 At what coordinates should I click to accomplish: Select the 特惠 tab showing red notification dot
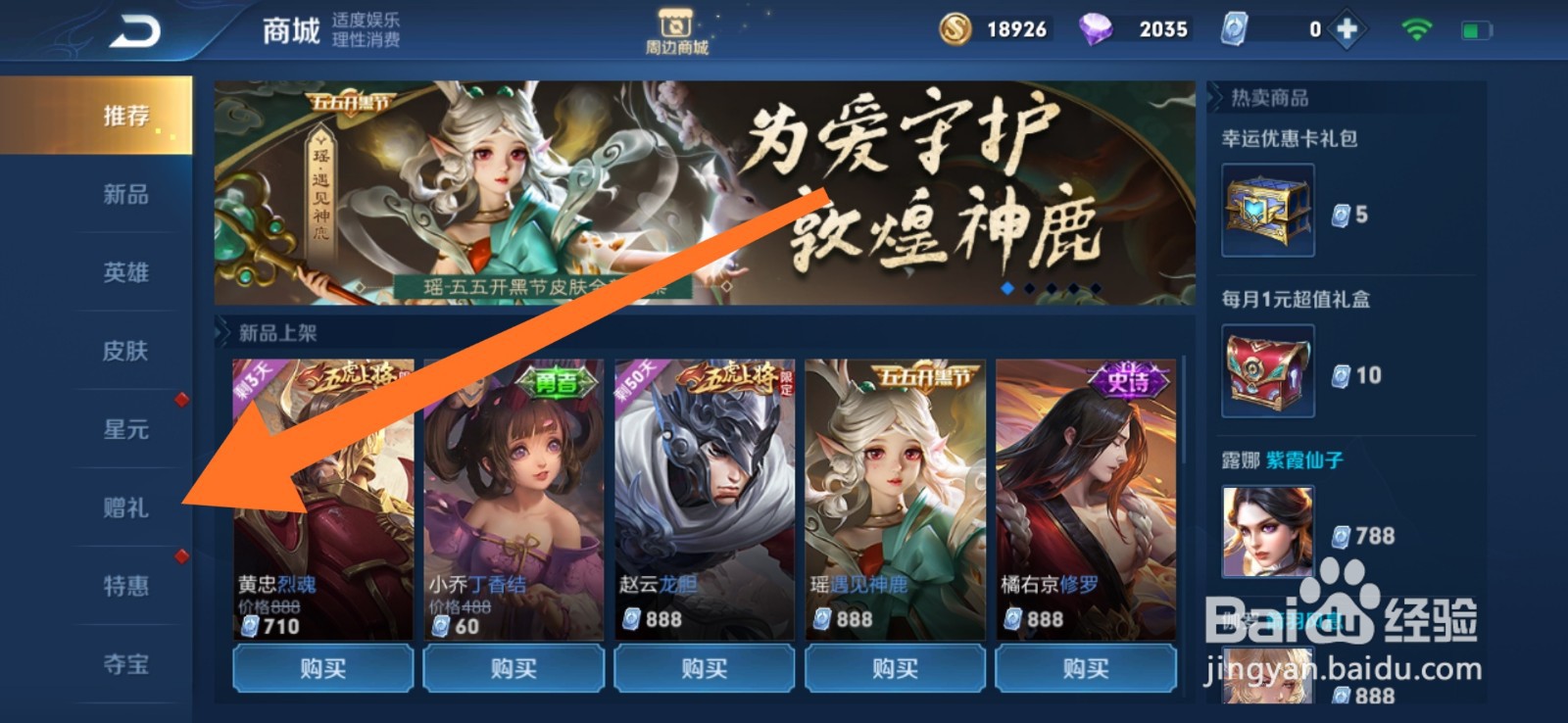127,587
